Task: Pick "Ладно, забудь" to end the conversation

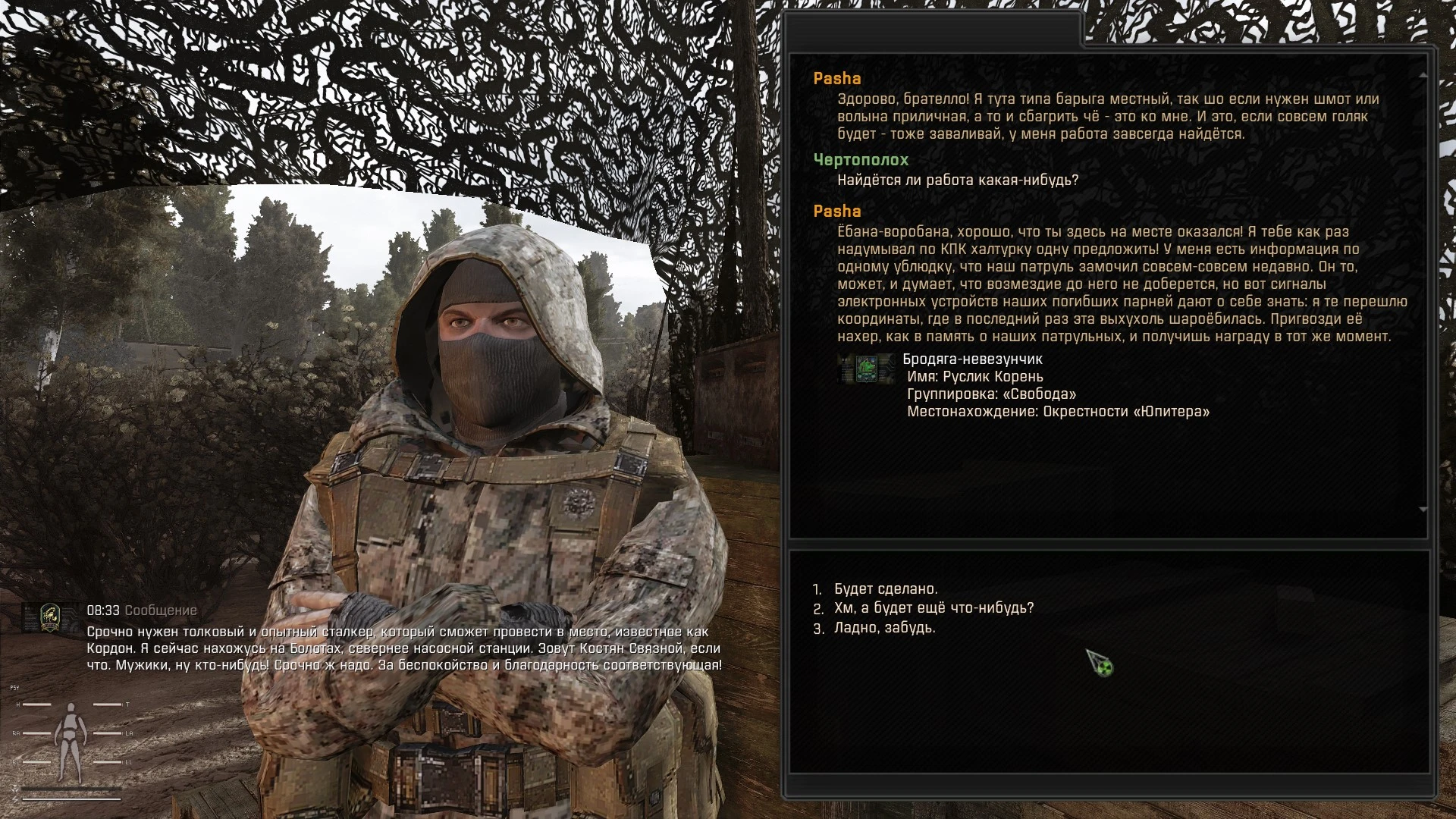Action: 884,628
